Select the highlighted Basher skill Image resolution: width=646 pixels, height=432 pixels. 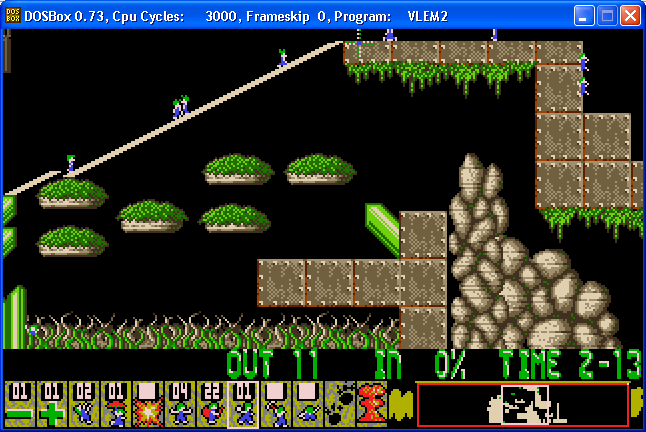coord(242,405)
